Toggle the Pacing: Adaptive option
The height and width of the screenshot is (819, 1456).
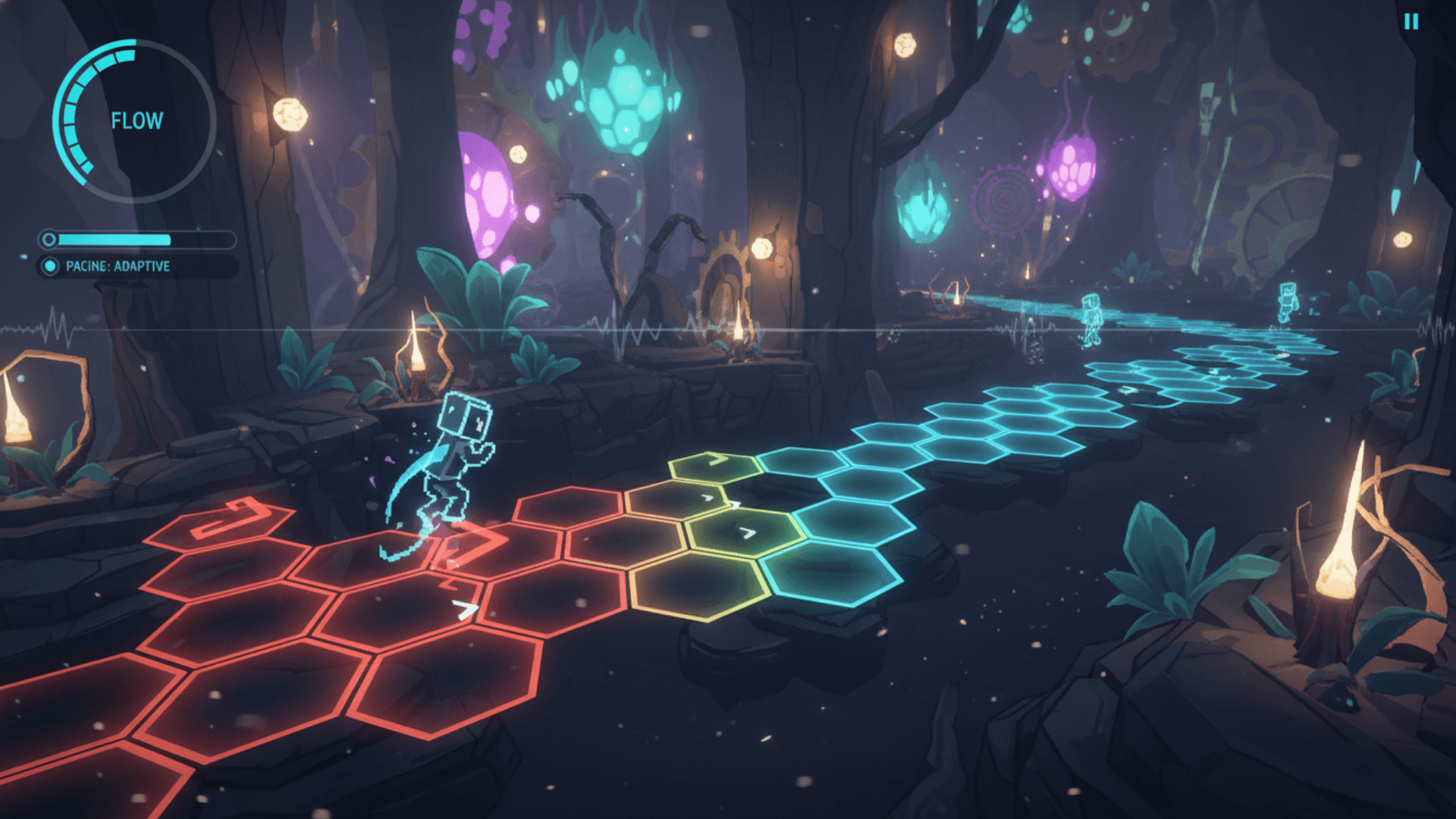click(x=50, y=266)
